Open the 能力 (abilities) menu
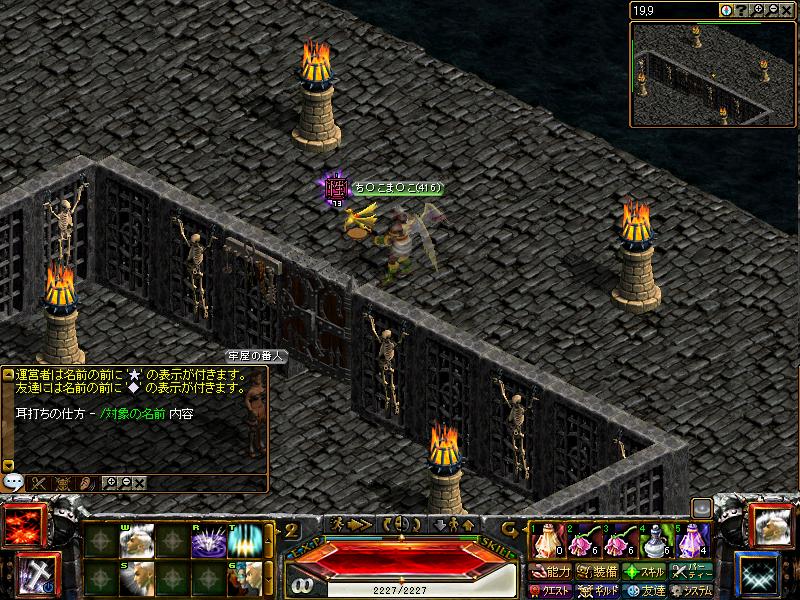Screen dimensions: 800x600 point(552,572)
